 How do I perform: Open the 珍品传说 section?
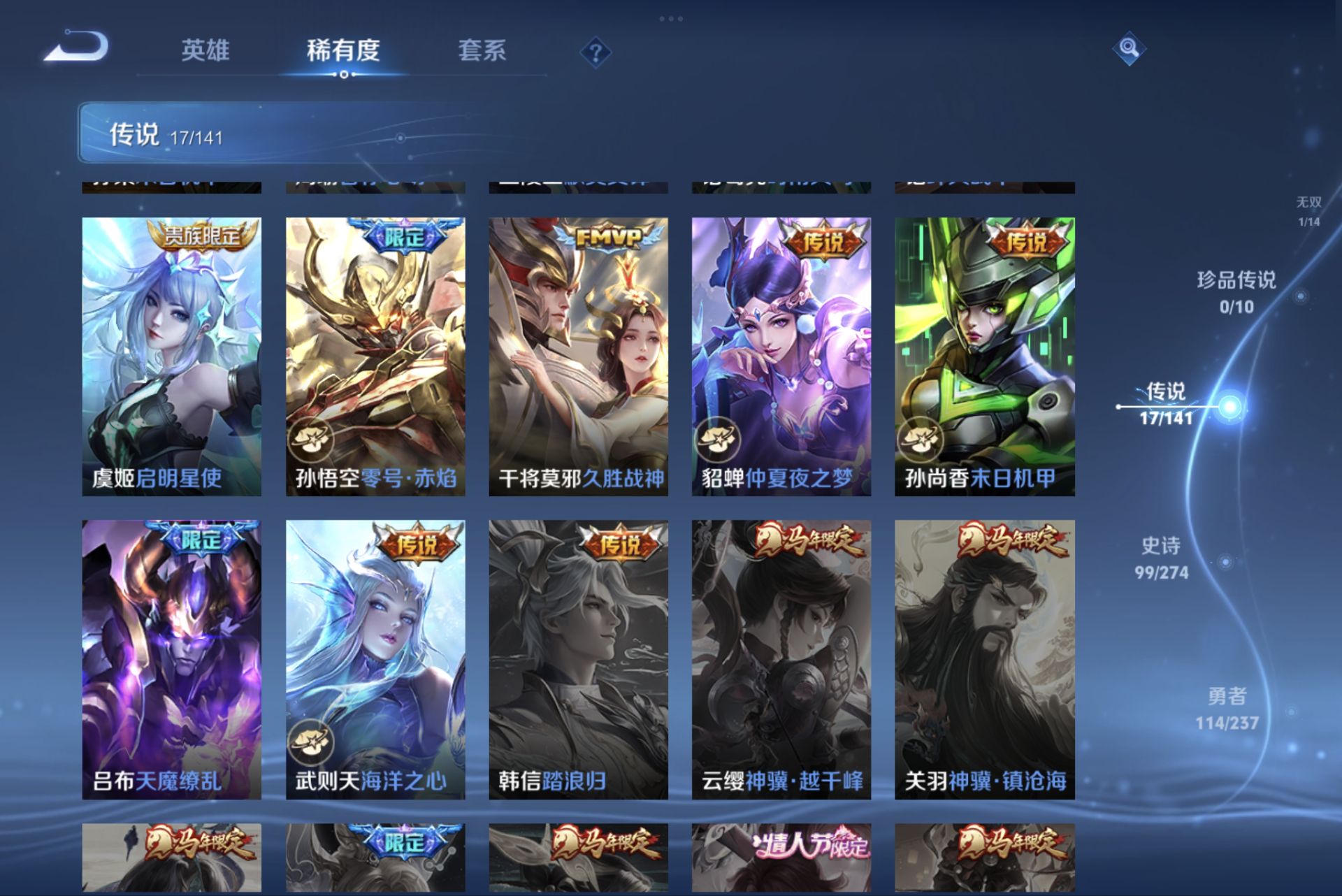tap(1239, 294)
